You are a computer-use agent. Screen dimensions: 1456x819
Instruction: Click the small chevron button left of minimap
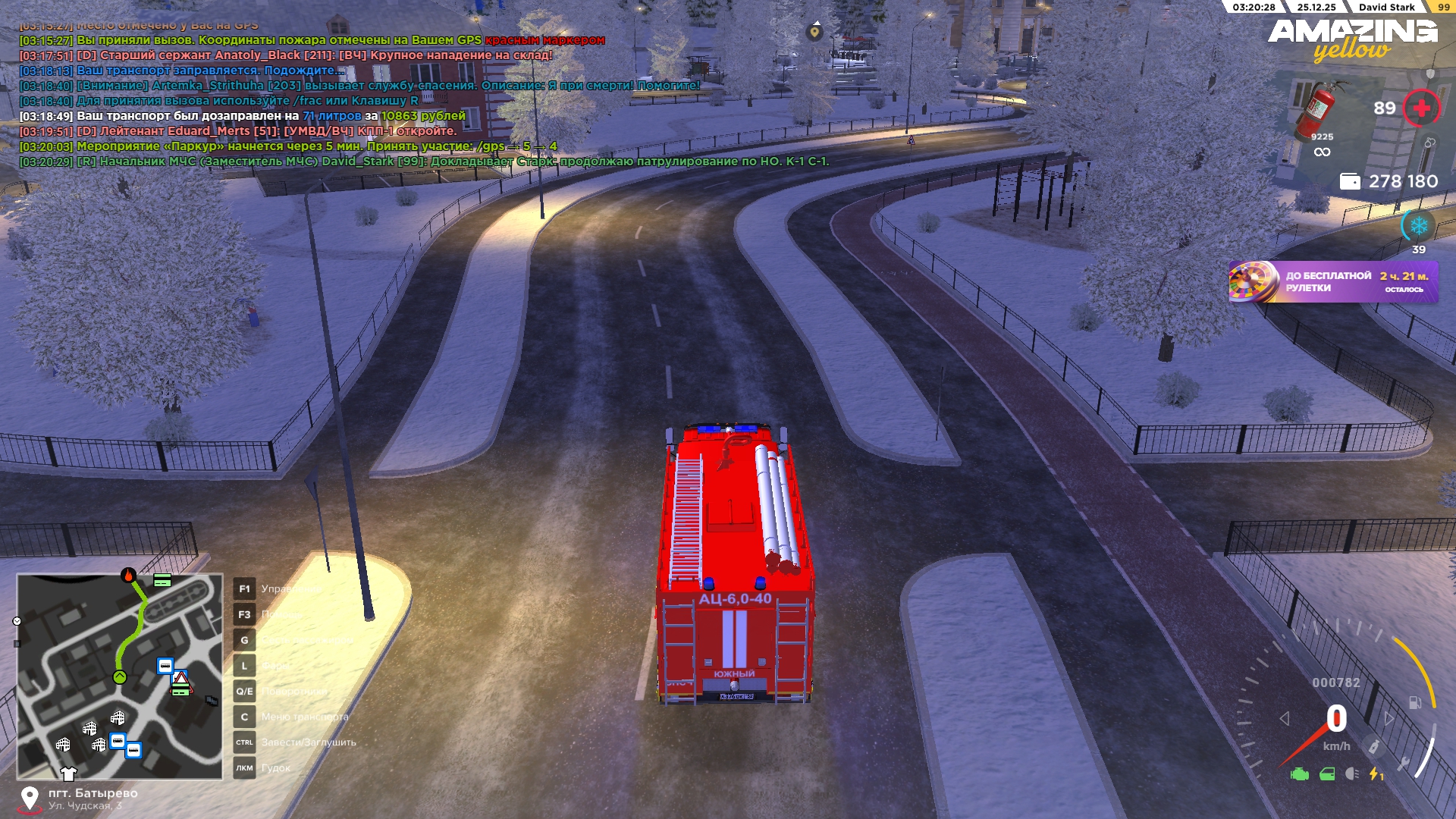(x=17, y=621)
